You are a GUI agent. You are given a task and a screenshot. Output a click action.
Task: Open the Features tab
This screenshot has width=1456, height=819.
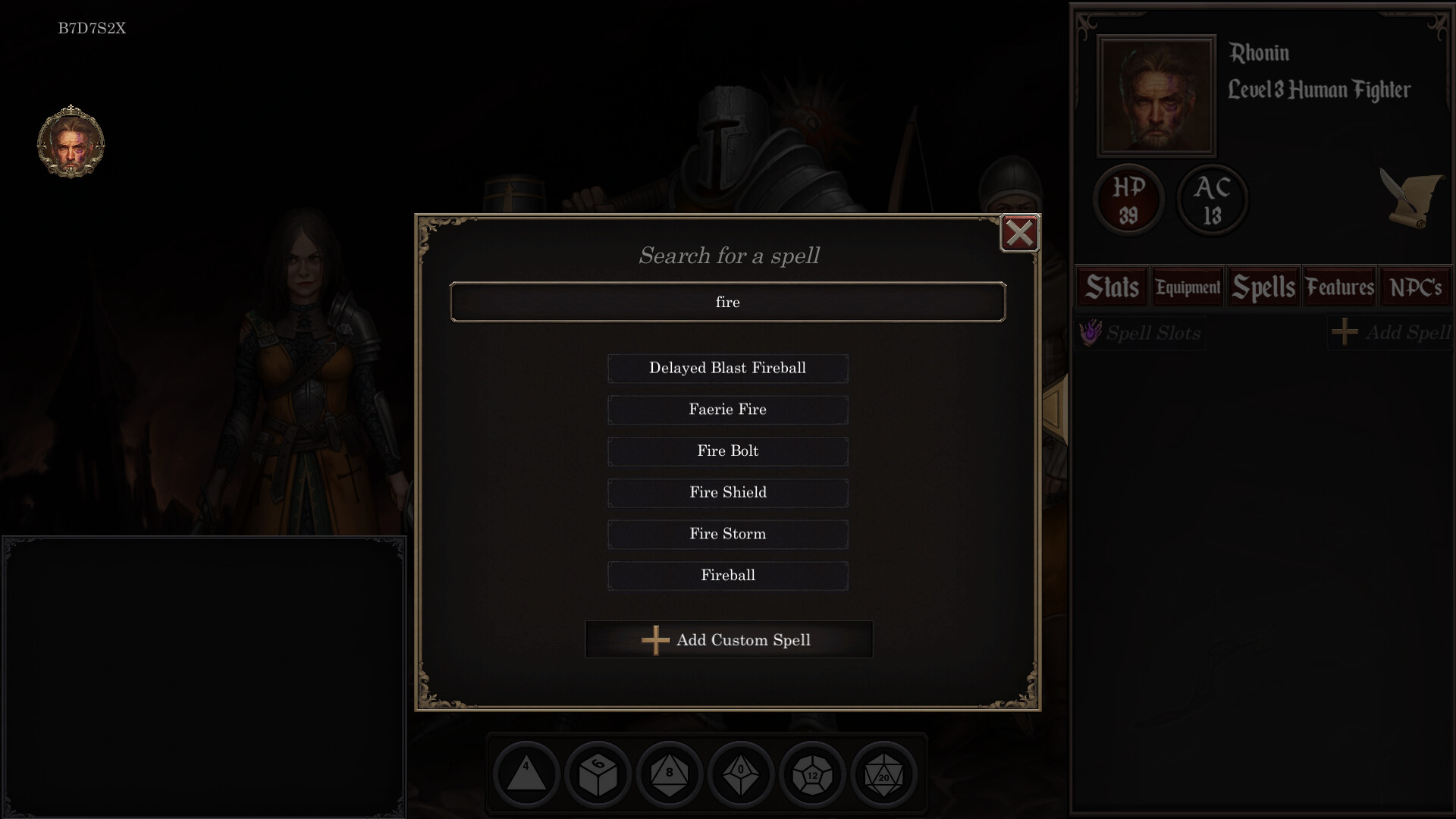pos(1339,287)
